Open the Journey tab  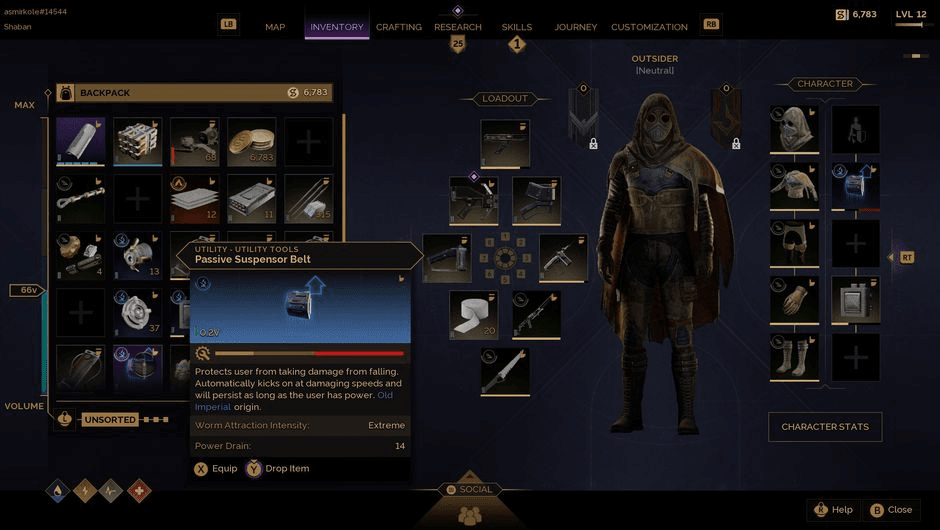coord(575,27)
